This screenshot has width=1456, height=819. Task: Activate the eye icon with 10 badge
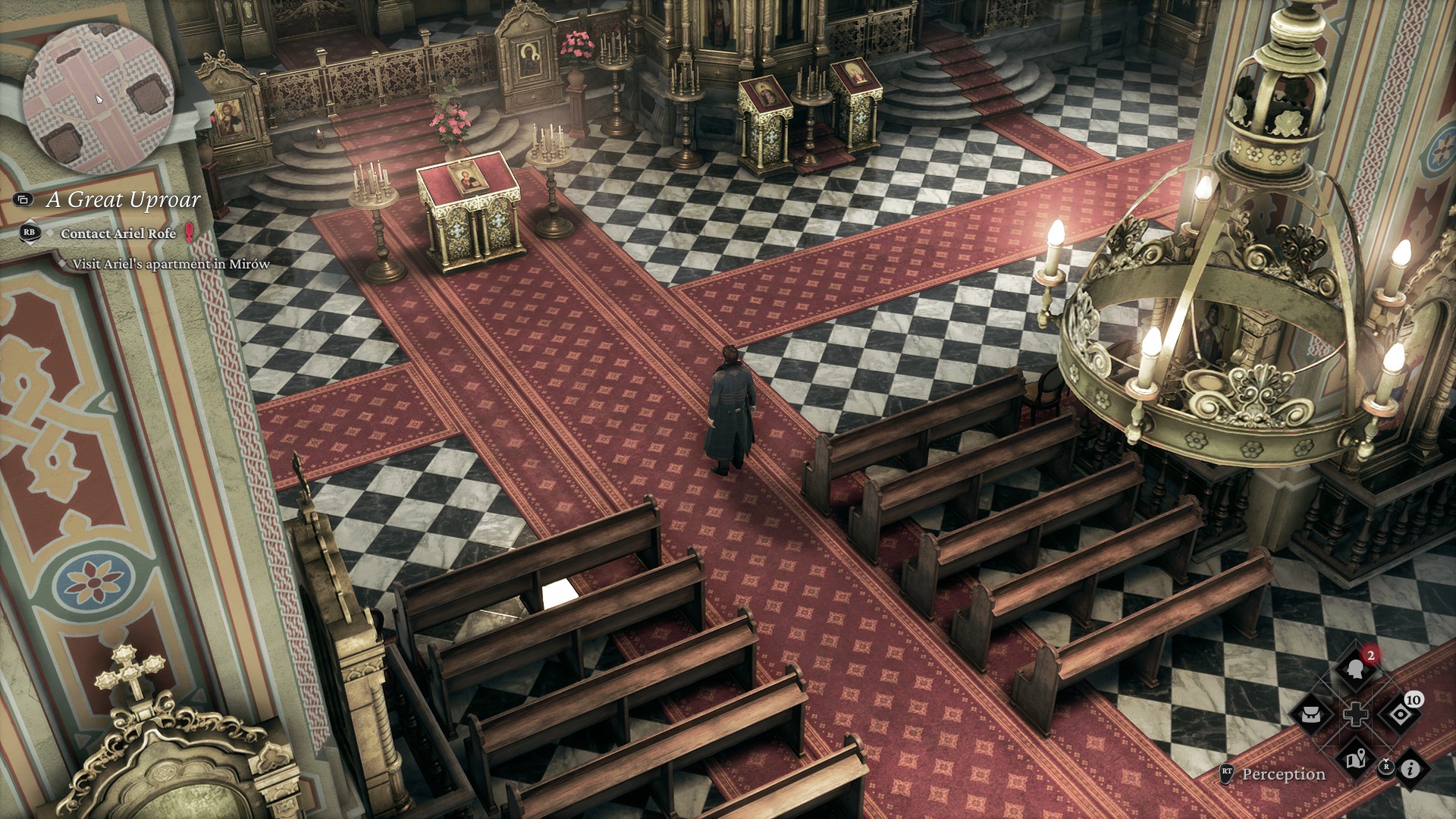point(1400,714)
